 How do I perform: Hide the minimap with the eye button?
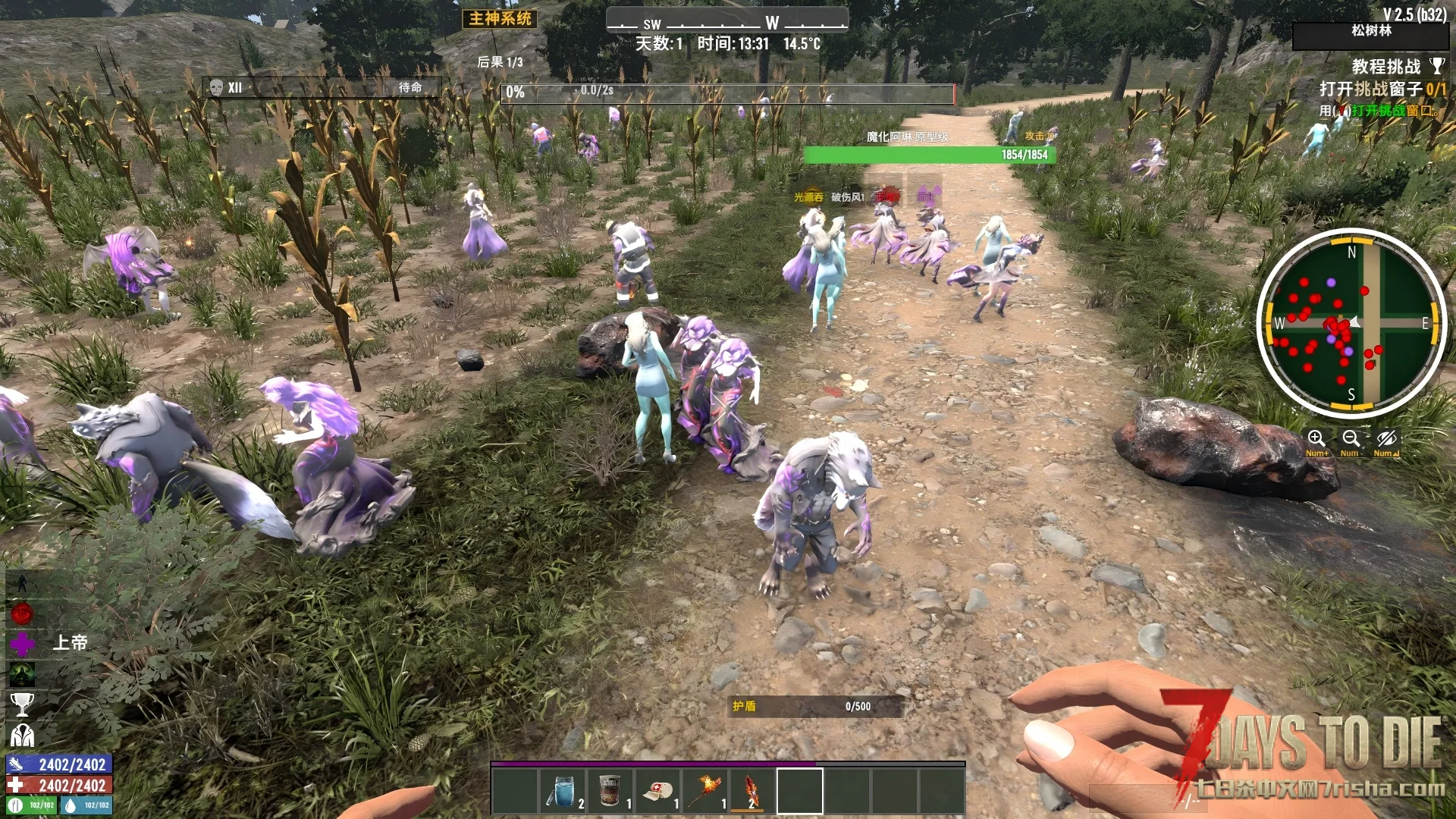click(1386, 439)
